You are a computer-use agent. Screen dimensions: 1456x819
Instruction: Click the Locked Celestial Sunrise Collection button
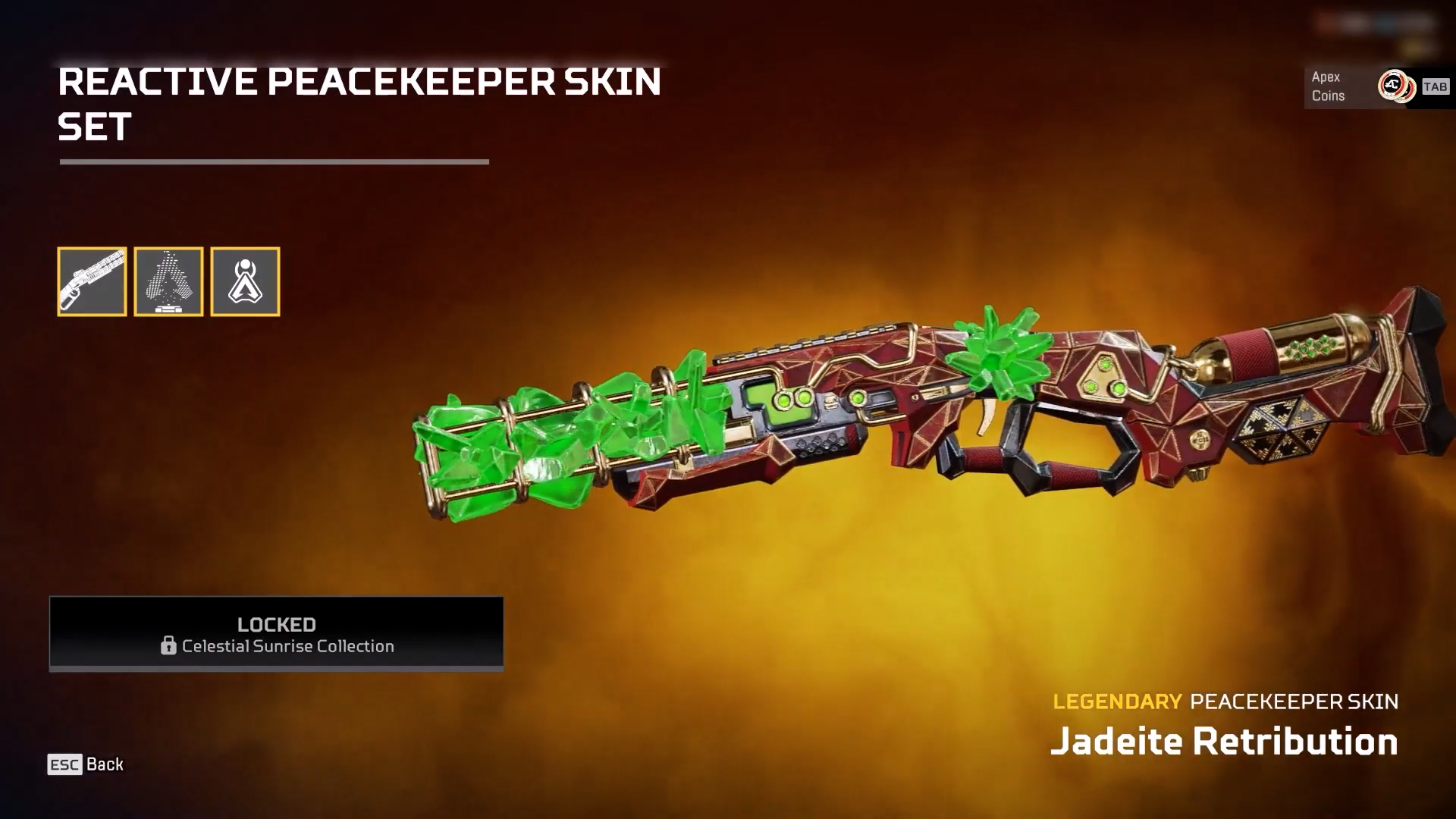[x=276, y=633]
